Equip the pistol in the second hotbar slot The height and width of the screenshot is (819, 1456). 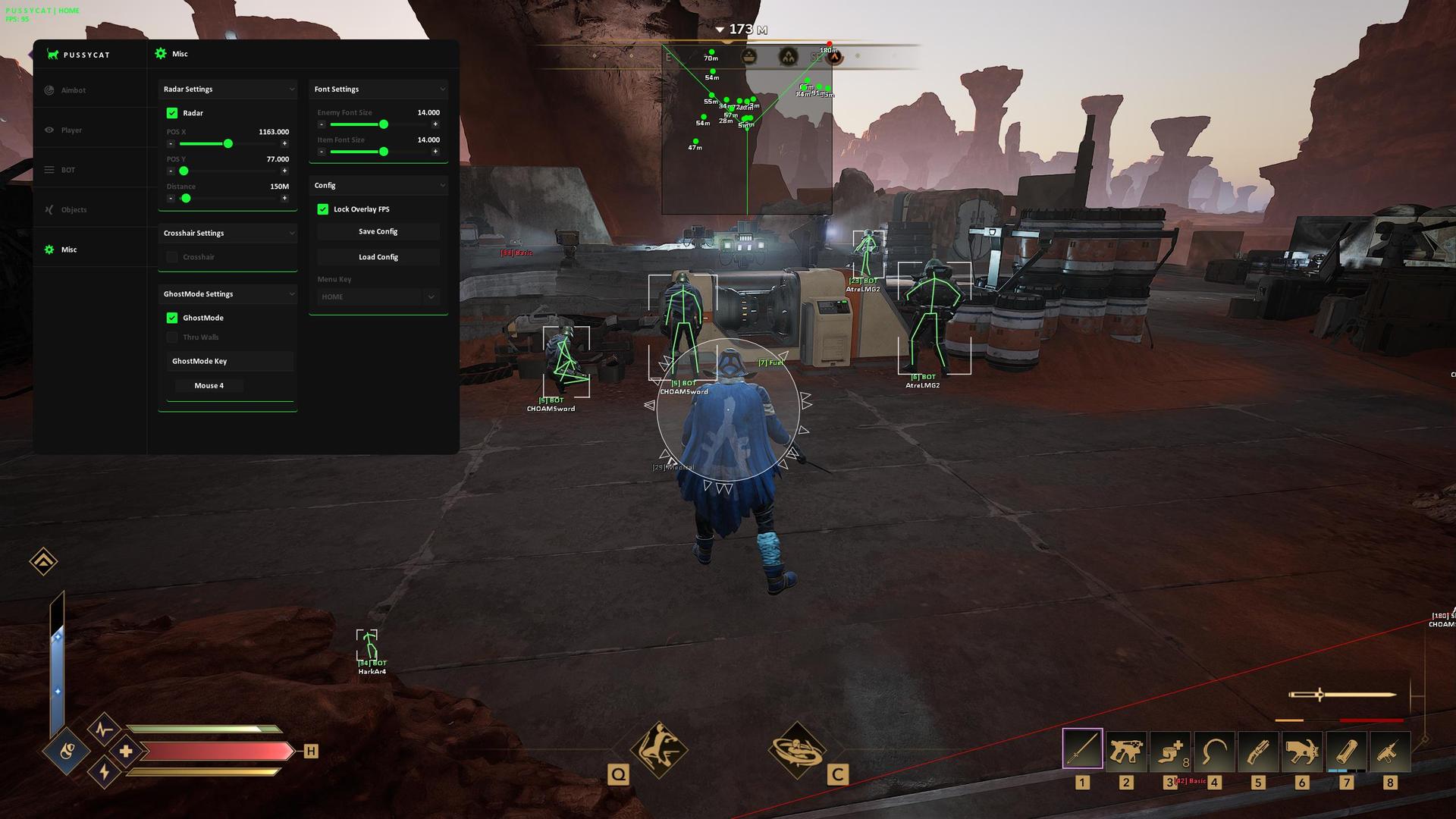point(1126,750)
